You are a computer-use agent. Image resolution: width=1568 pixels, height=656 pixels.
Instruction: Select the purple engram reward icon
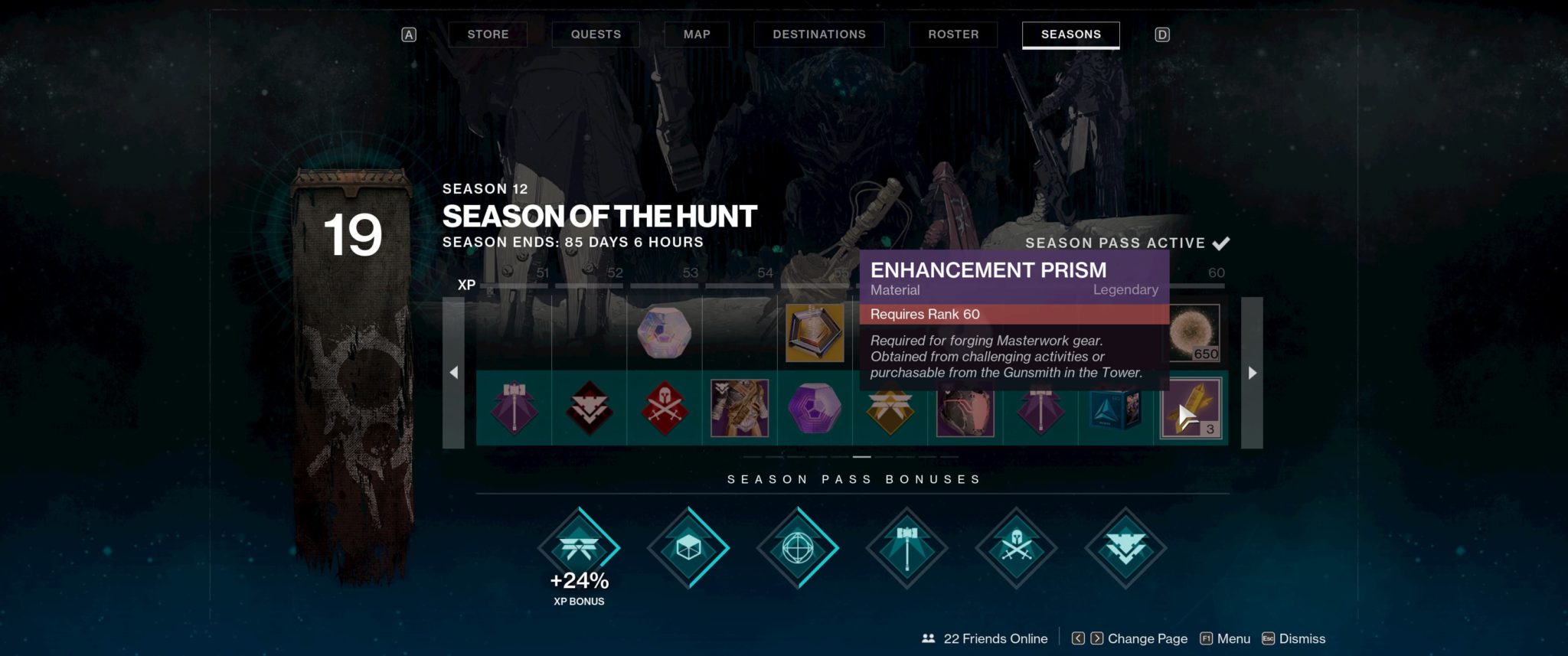pyautogui.click(x=814, y=410)
